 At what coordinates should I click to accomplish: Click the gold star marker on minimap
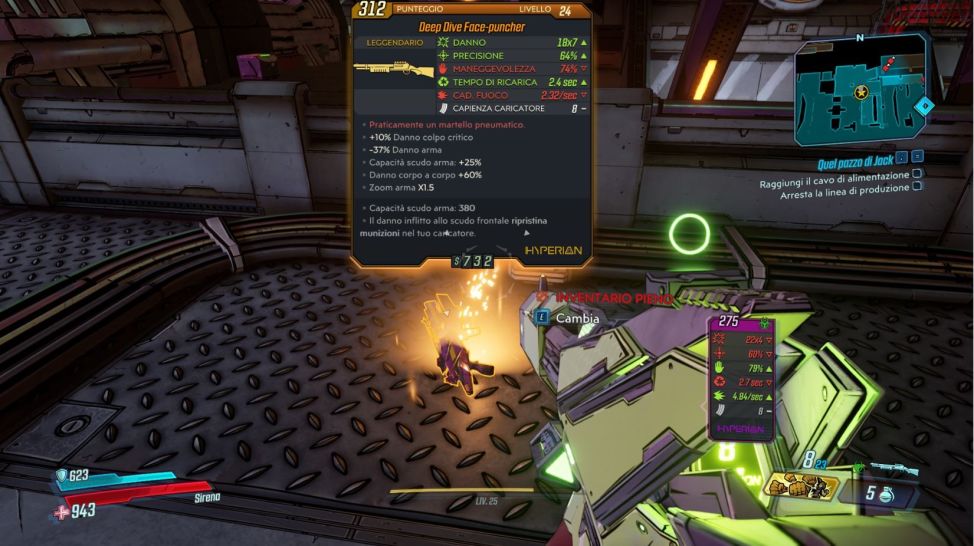point(861,92)
